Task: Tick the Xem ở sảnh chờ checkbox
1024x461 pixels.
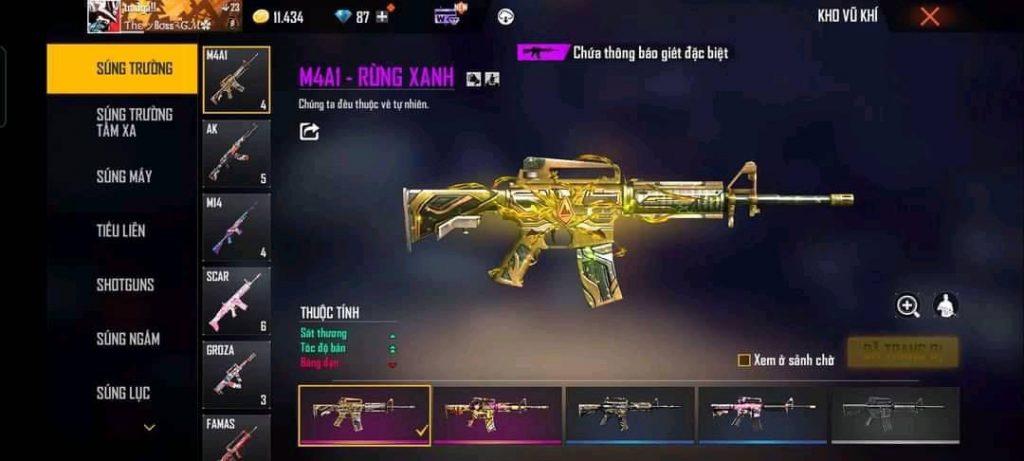Action: 744,361
